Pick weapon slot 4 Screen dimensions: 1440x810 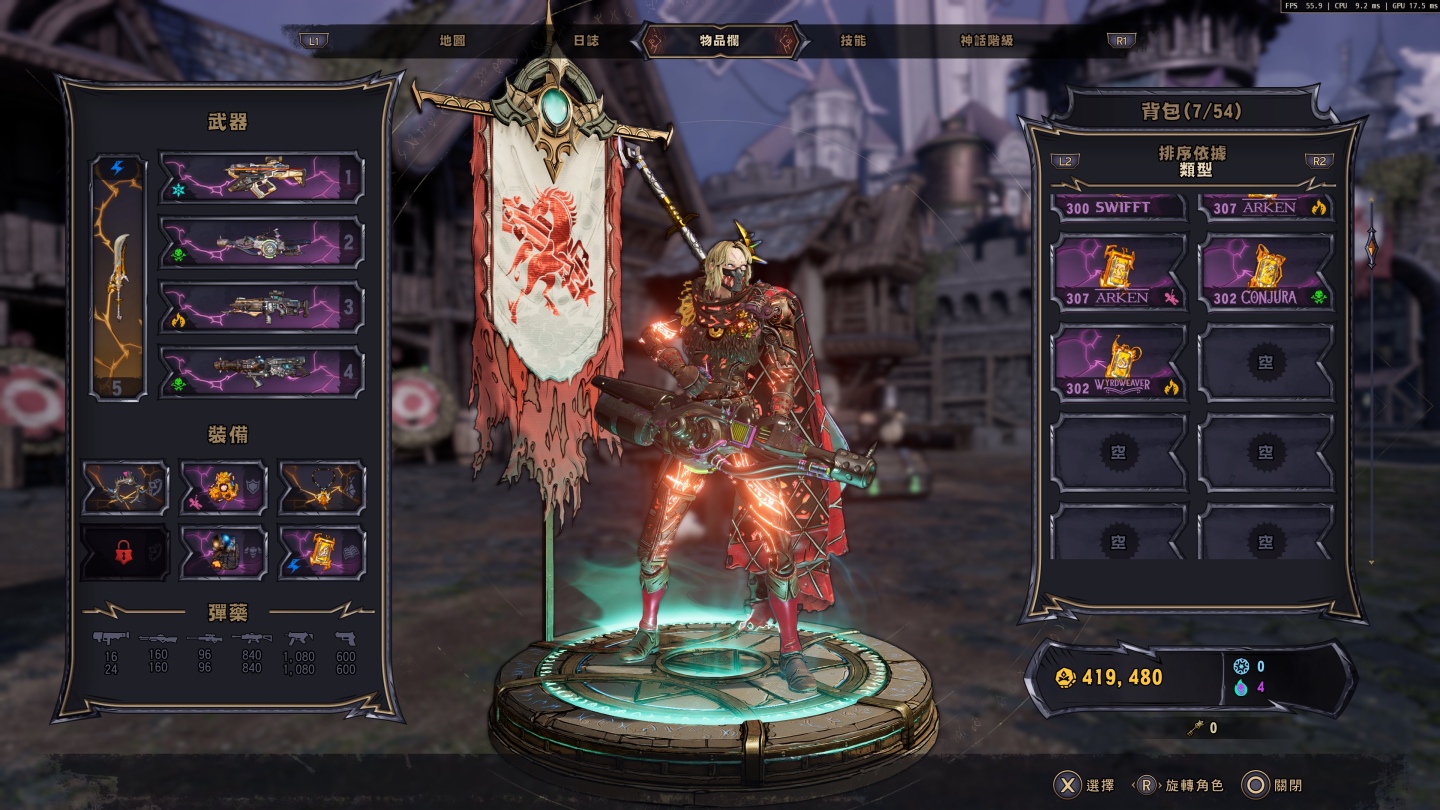coord(261,372)
